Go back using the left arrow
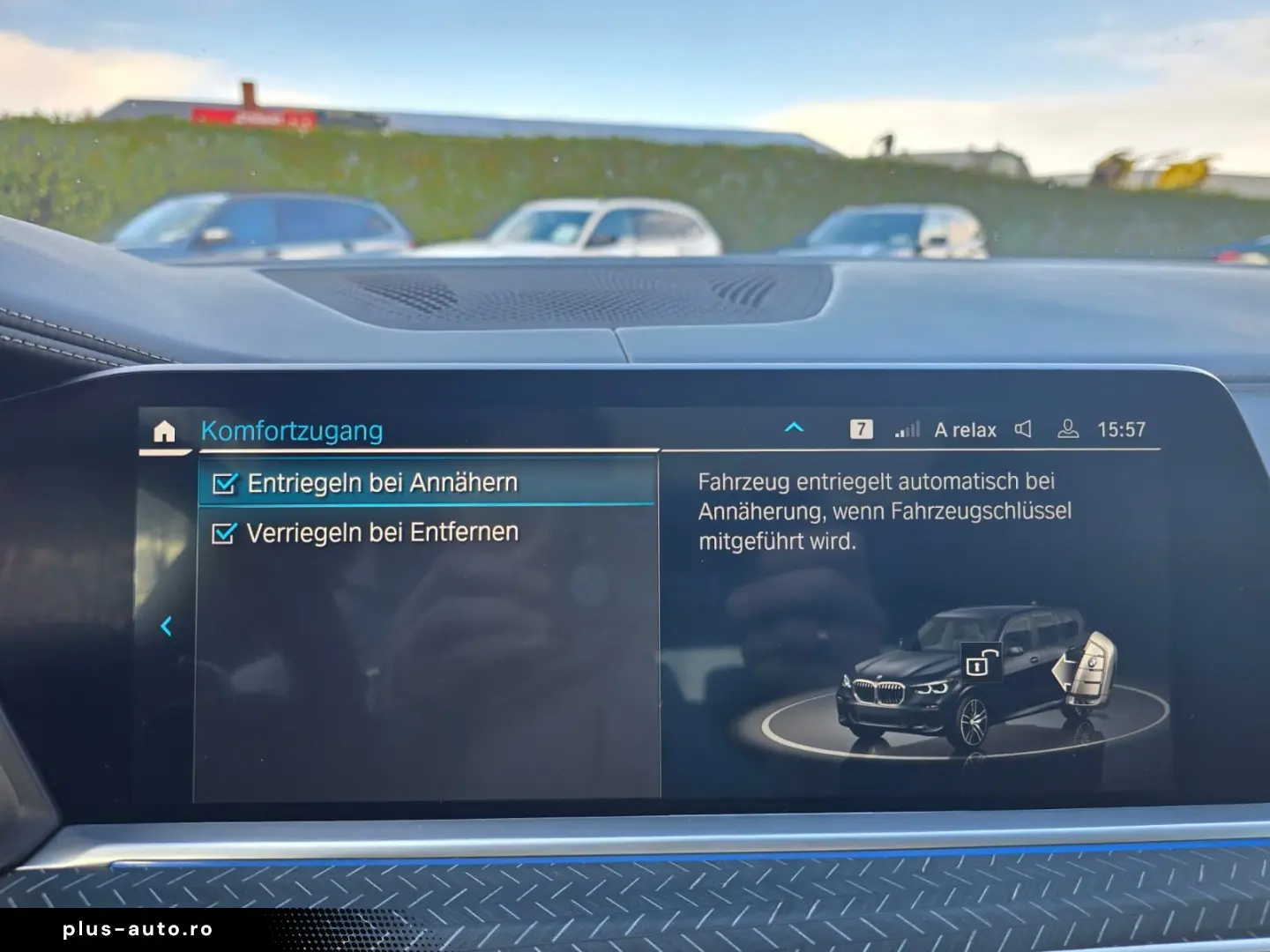This screenshot has width=1270, height=952. pos(166,626)
